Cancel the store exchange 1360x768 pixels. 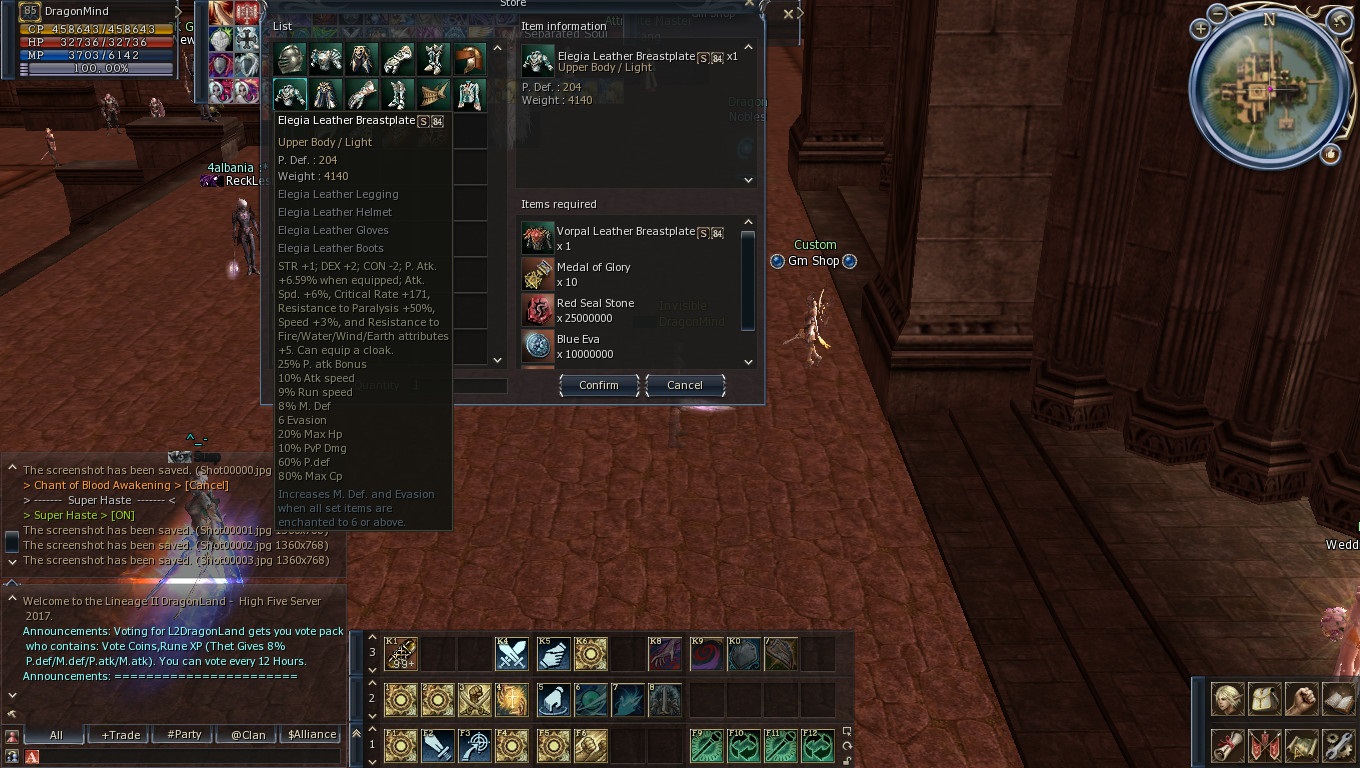click(x=685, y=385)
